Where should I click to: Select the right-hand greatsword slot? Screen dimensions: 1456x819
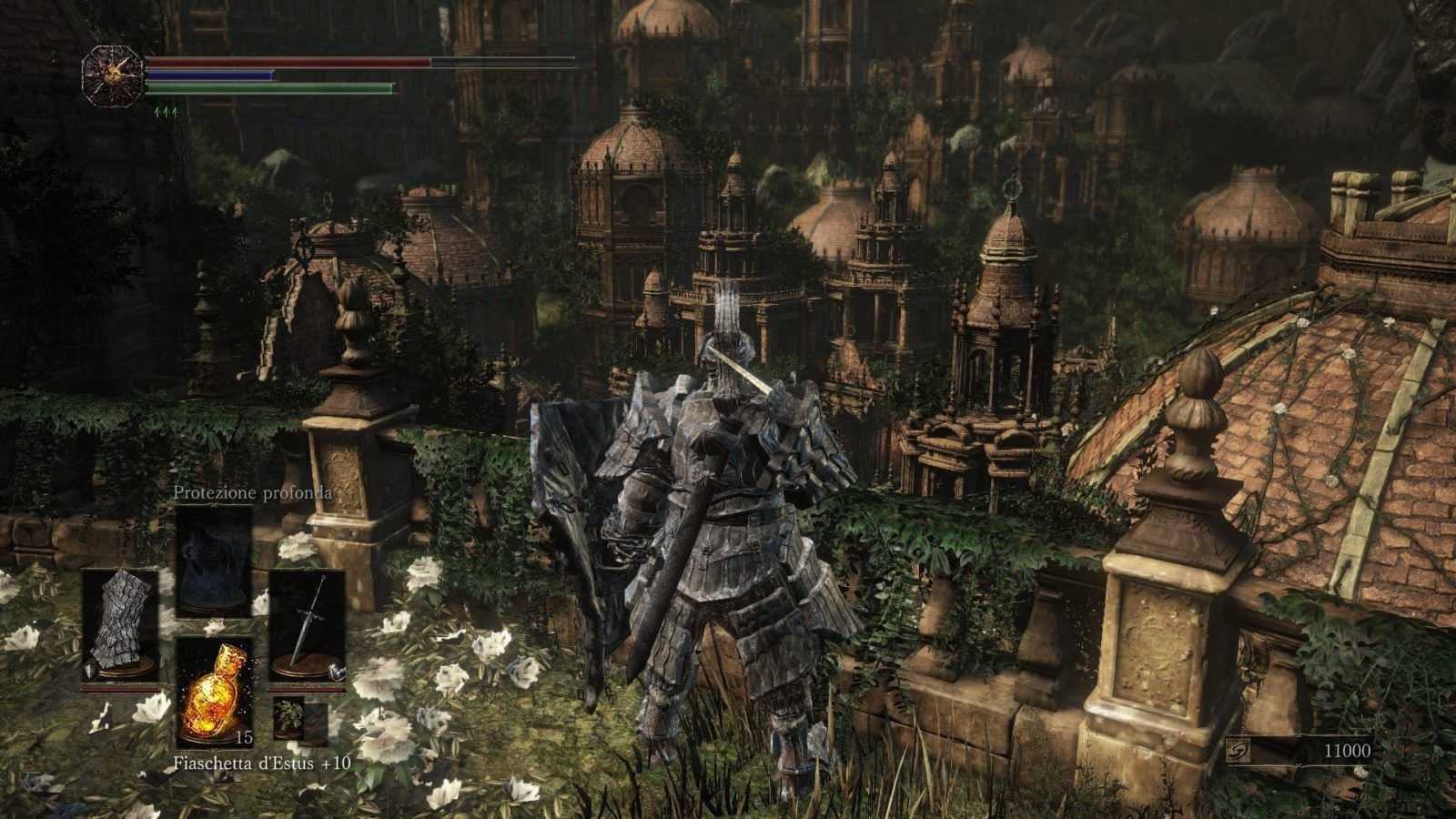307,626
